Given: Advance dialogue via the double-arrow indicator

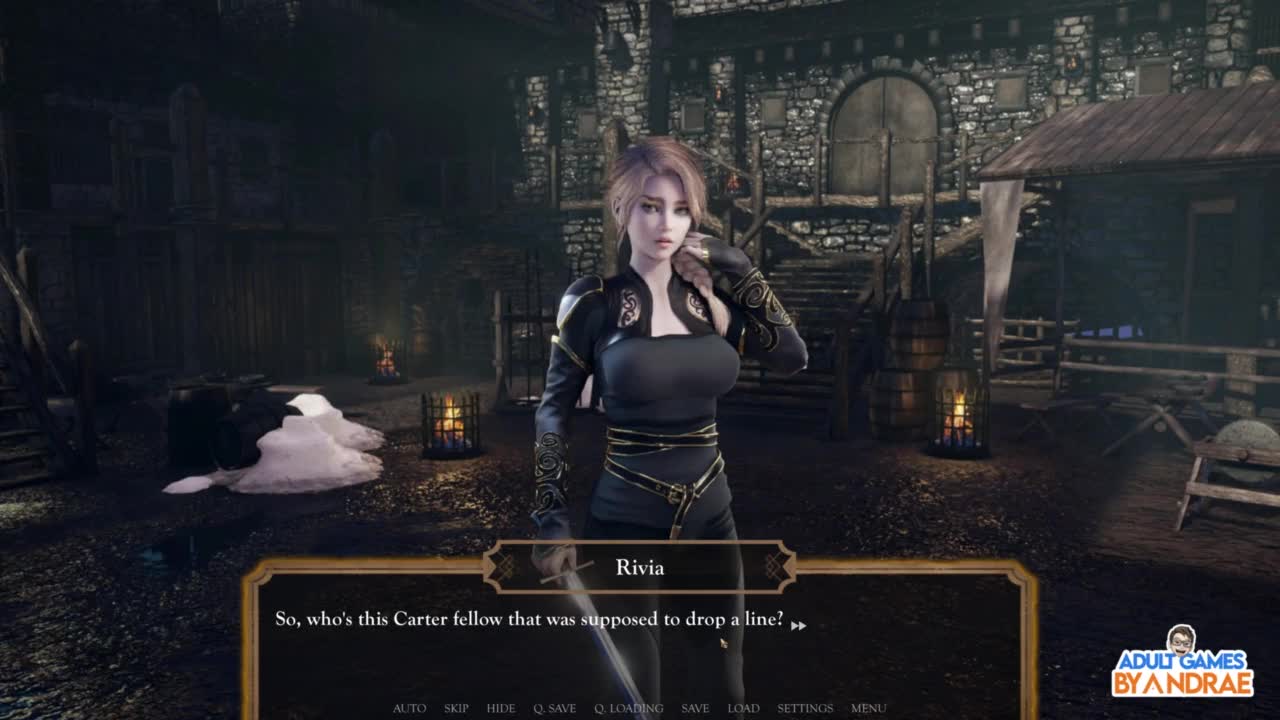Looking at the screenshot, I should point(798,626).
